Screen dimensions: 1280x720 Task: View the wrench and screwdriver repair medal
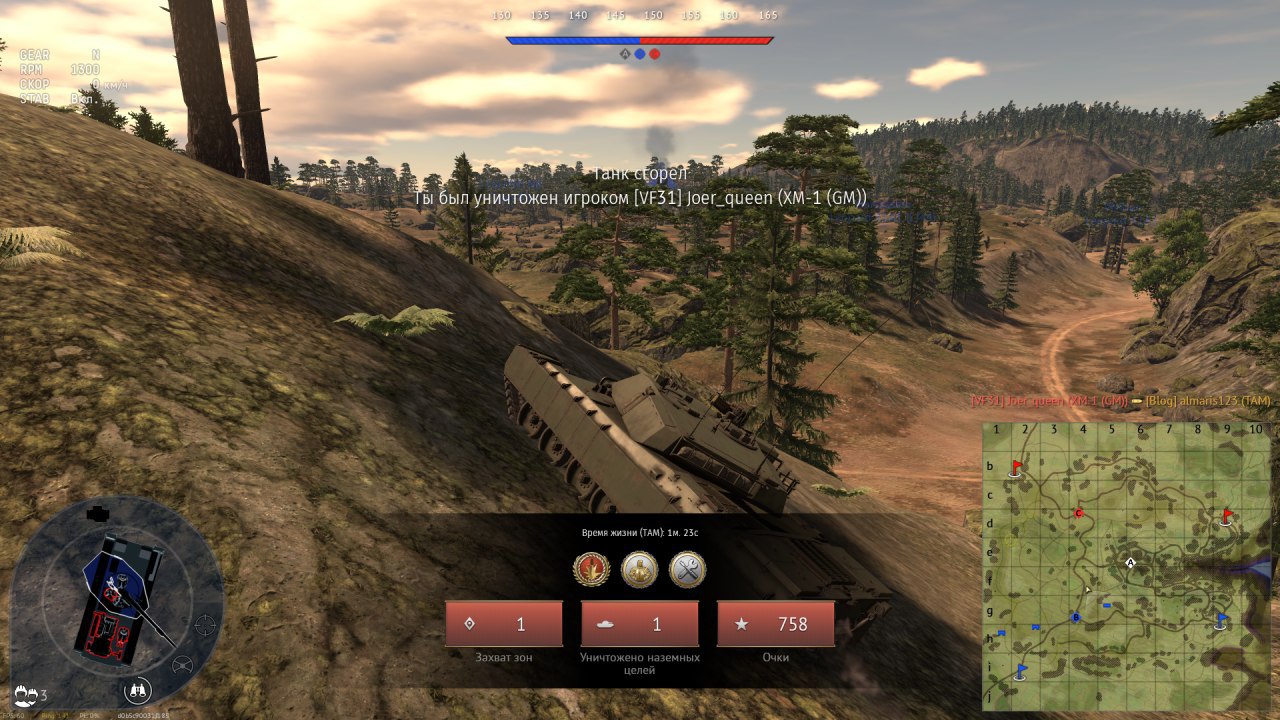point(687,570)
